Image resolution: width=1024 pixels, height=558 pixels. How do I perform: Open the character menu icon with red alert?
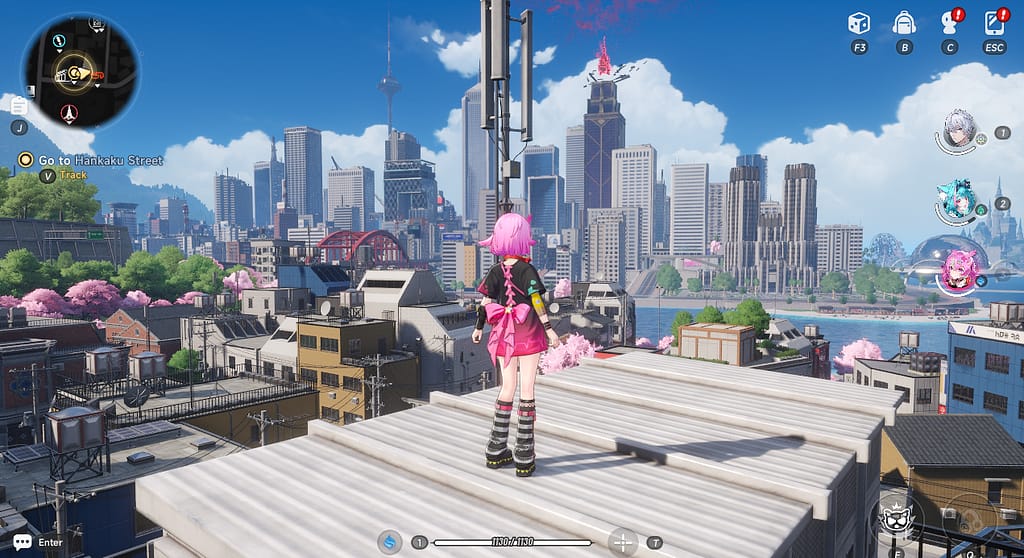[949, 23]
